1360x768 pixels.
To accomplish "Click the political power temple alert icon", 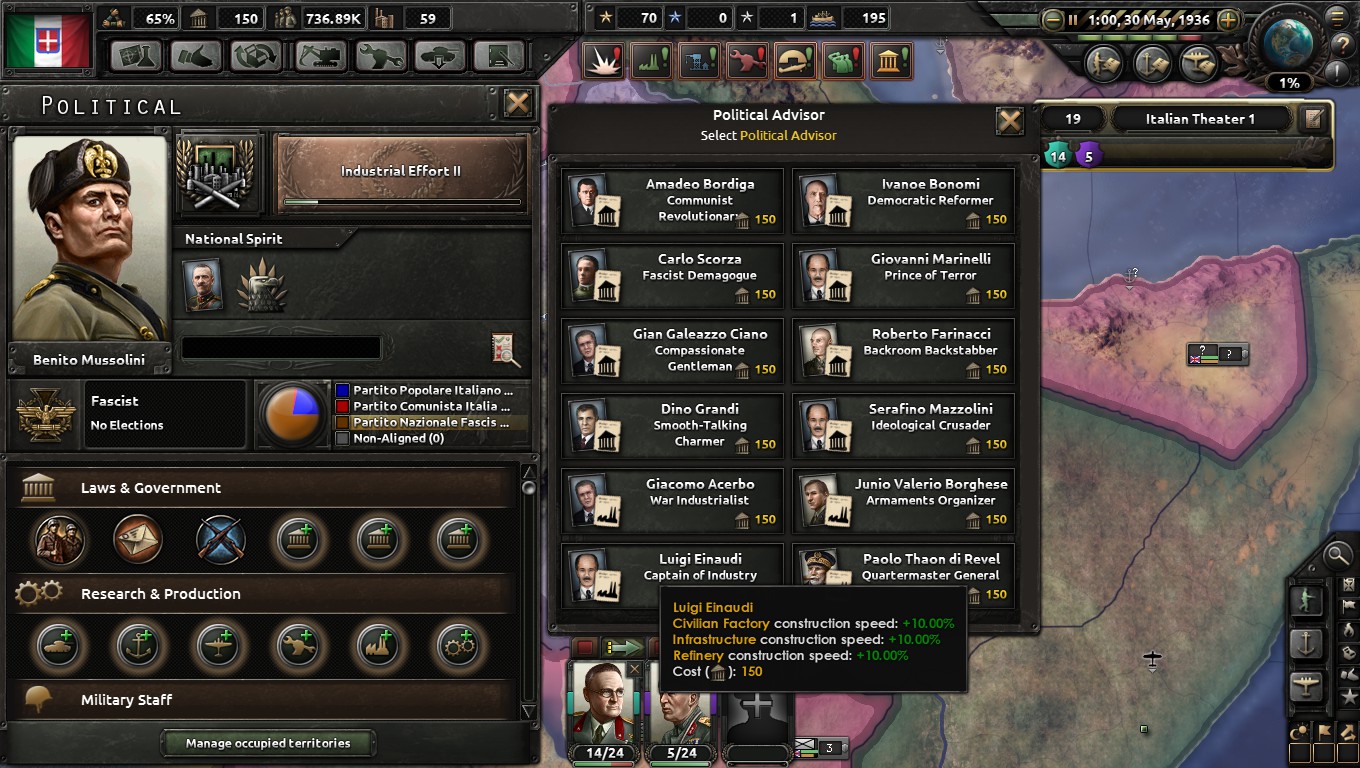I will (890, 58).
